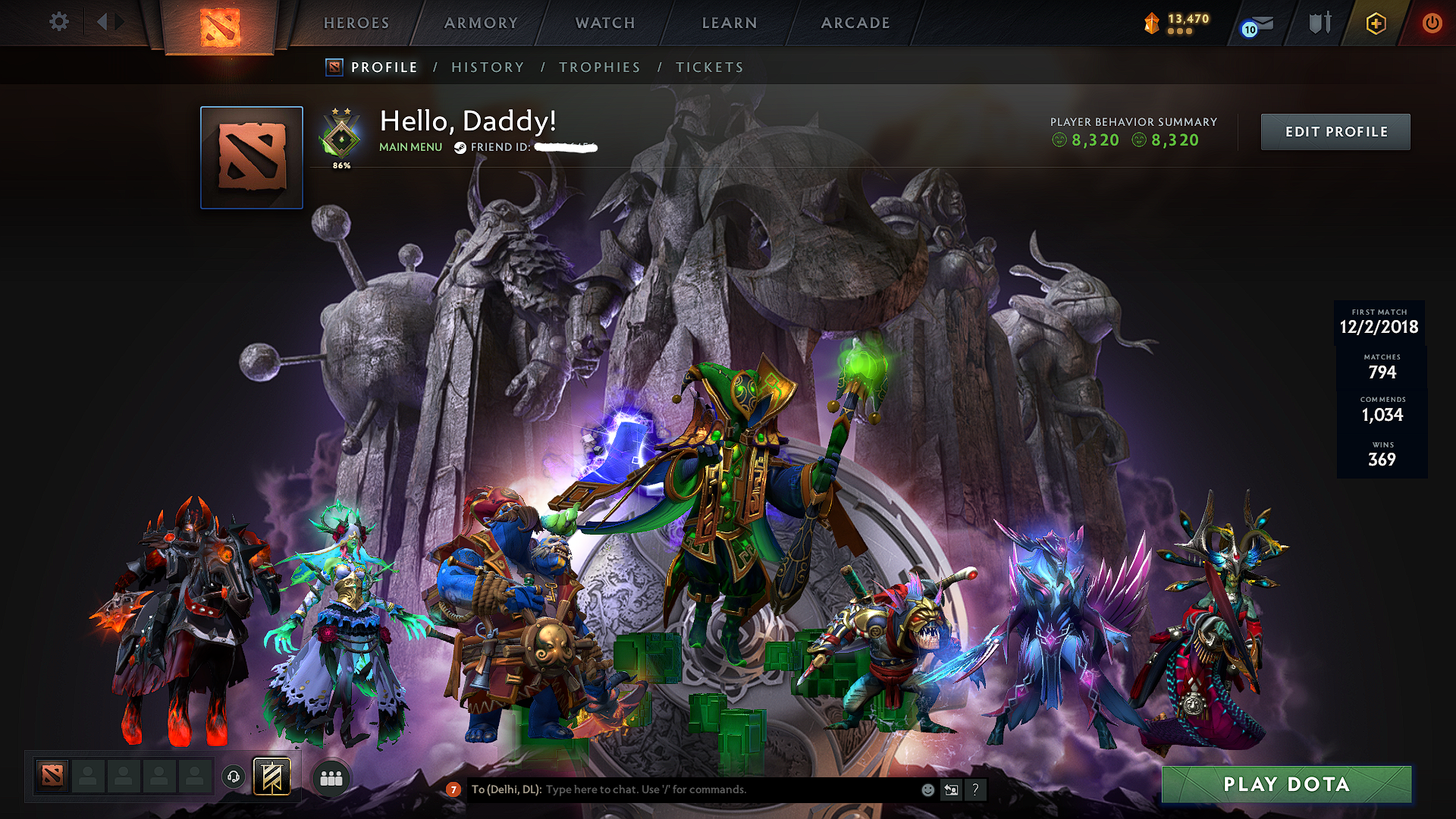
Task: Open the settings gear menu
Action: point(58,22)
